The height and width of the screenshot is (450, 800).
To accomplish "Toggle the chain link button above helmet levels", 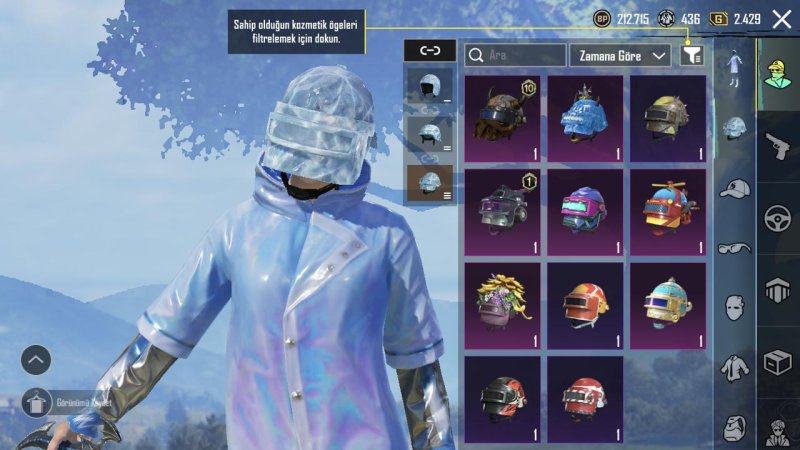I will pos(429,50).
